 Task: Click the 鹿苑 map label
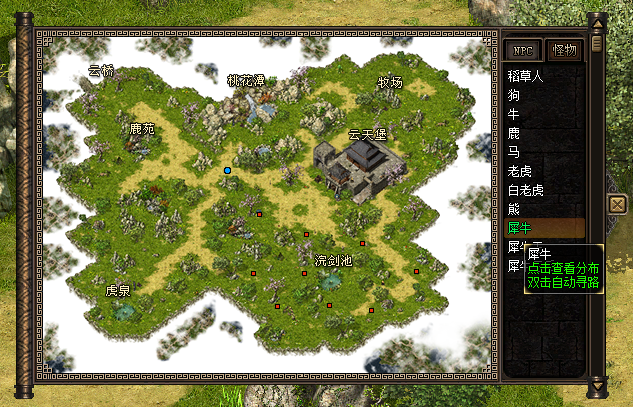(x=143, y=129)
